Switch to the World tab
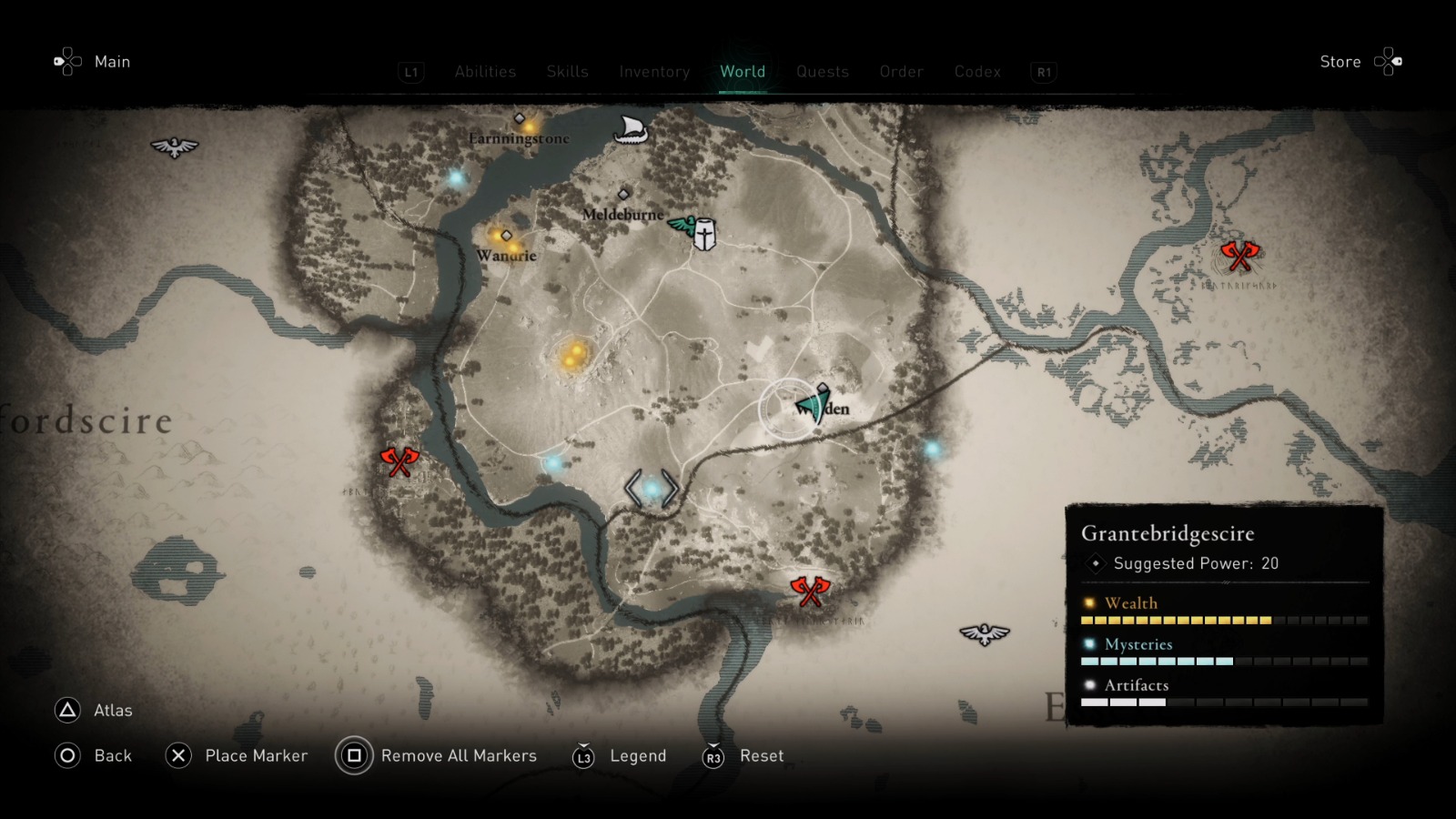Image resolution: width=1456 pixels, height=819 pixels. tap(743, 72)
